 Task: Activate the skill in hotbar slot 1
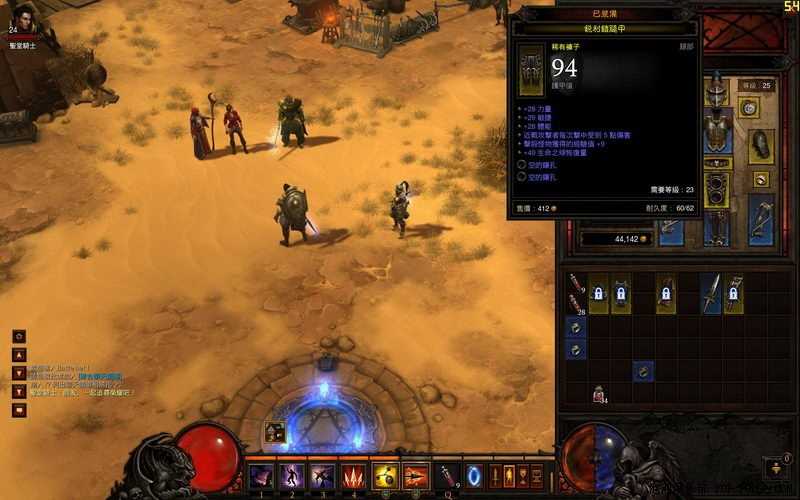[261, 476]
